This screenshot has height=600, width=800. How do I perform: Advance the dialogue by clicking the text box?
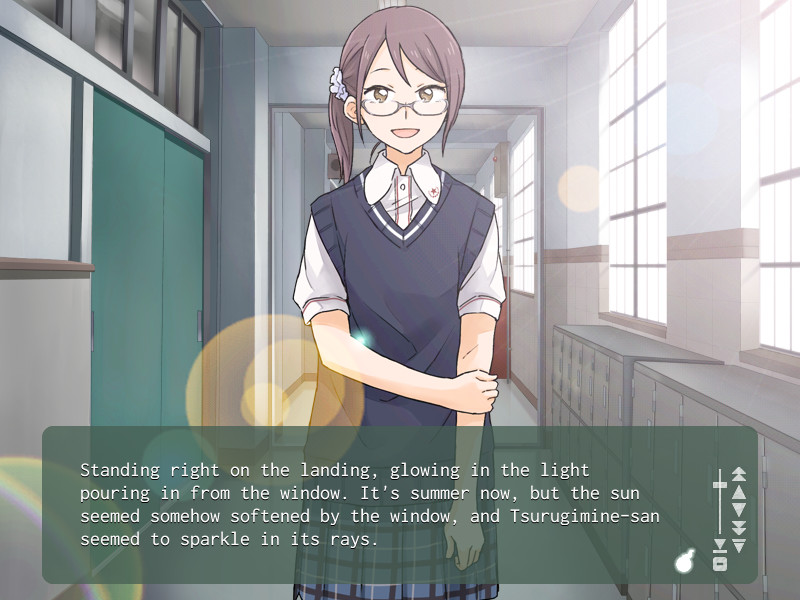click(x=370, y=505)
